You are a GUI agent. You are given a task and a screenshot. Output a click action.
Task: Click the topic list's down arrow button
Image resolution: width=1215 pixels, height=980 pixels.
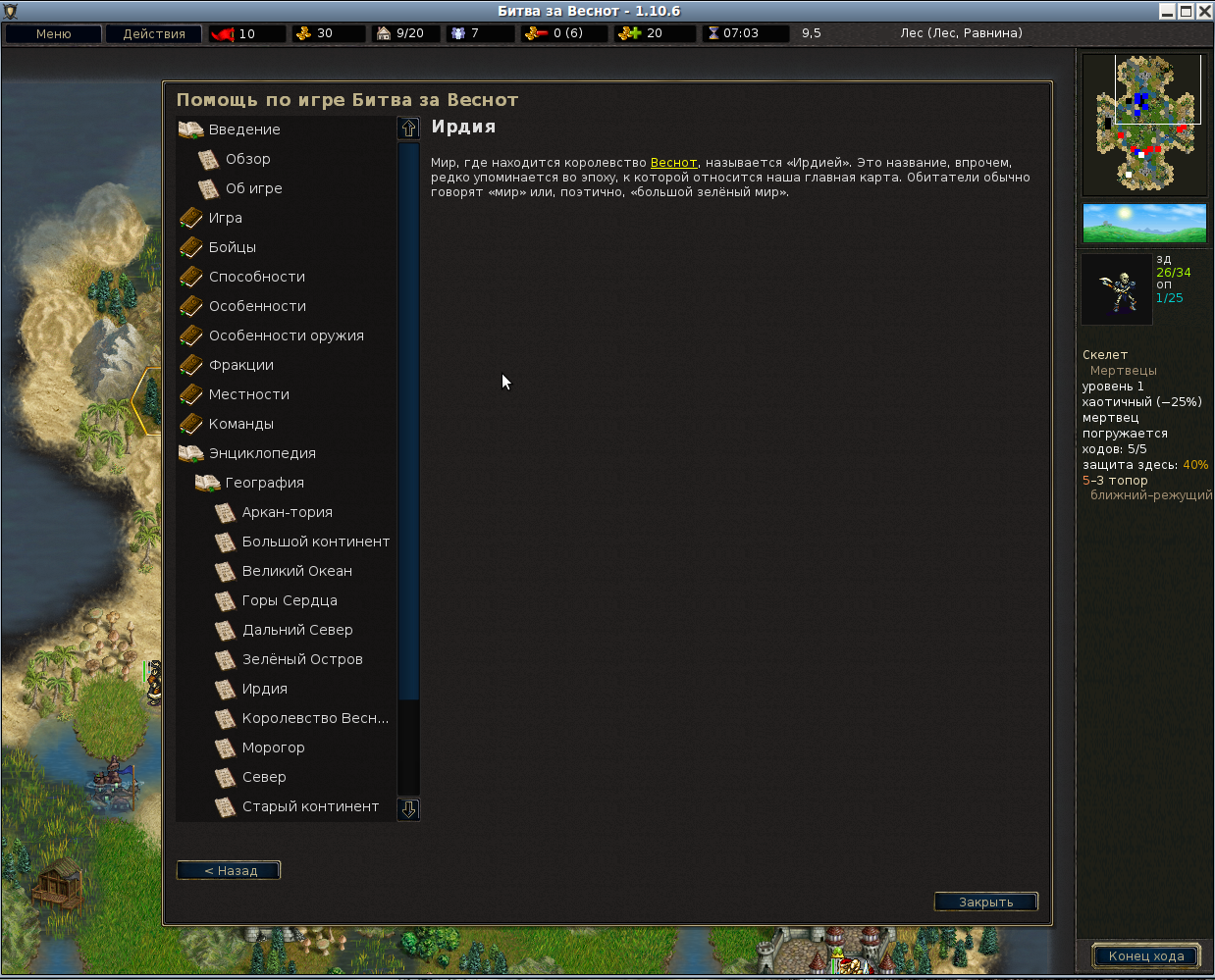(x=409, y=809)
